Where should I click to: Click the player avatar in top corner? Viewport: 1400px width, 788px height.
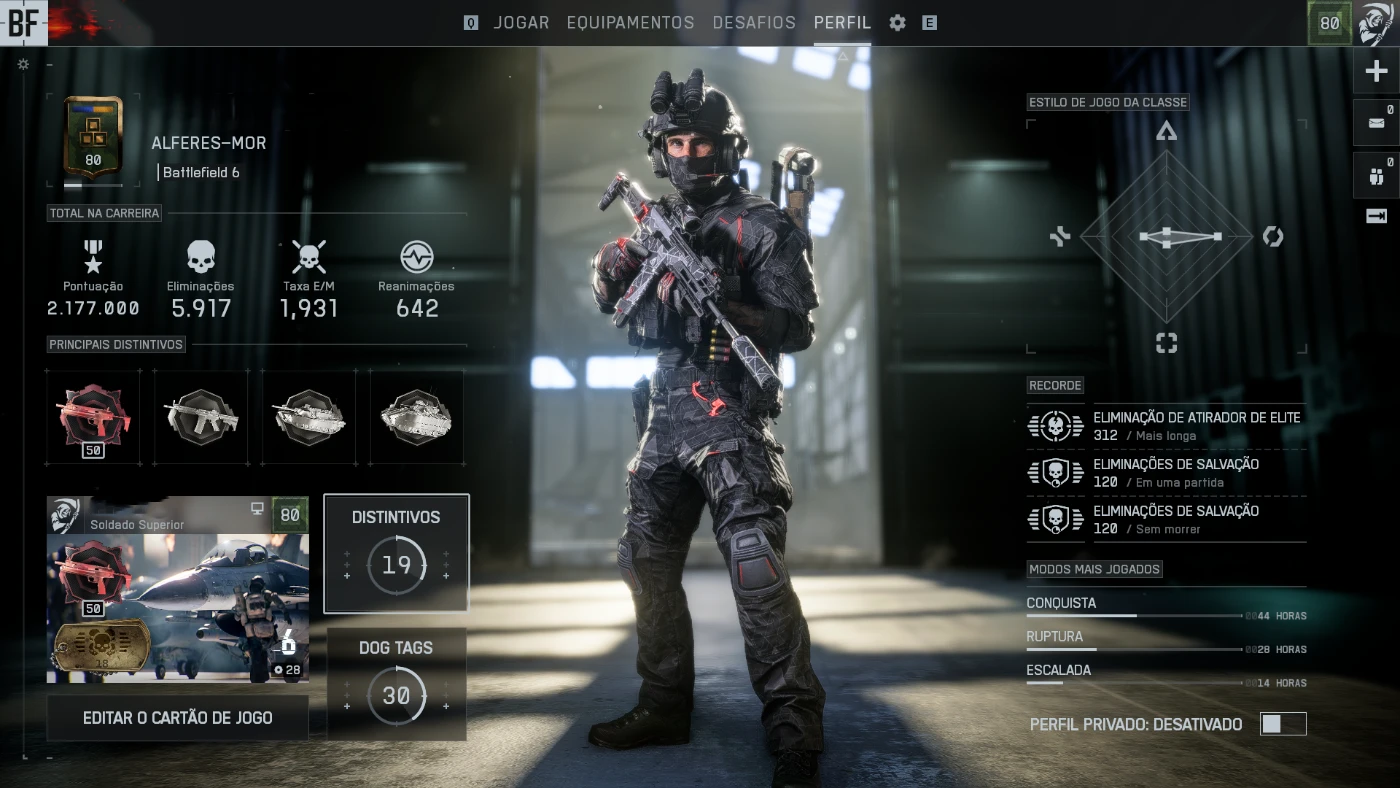pyautogui.click(x=1376, y=23)
